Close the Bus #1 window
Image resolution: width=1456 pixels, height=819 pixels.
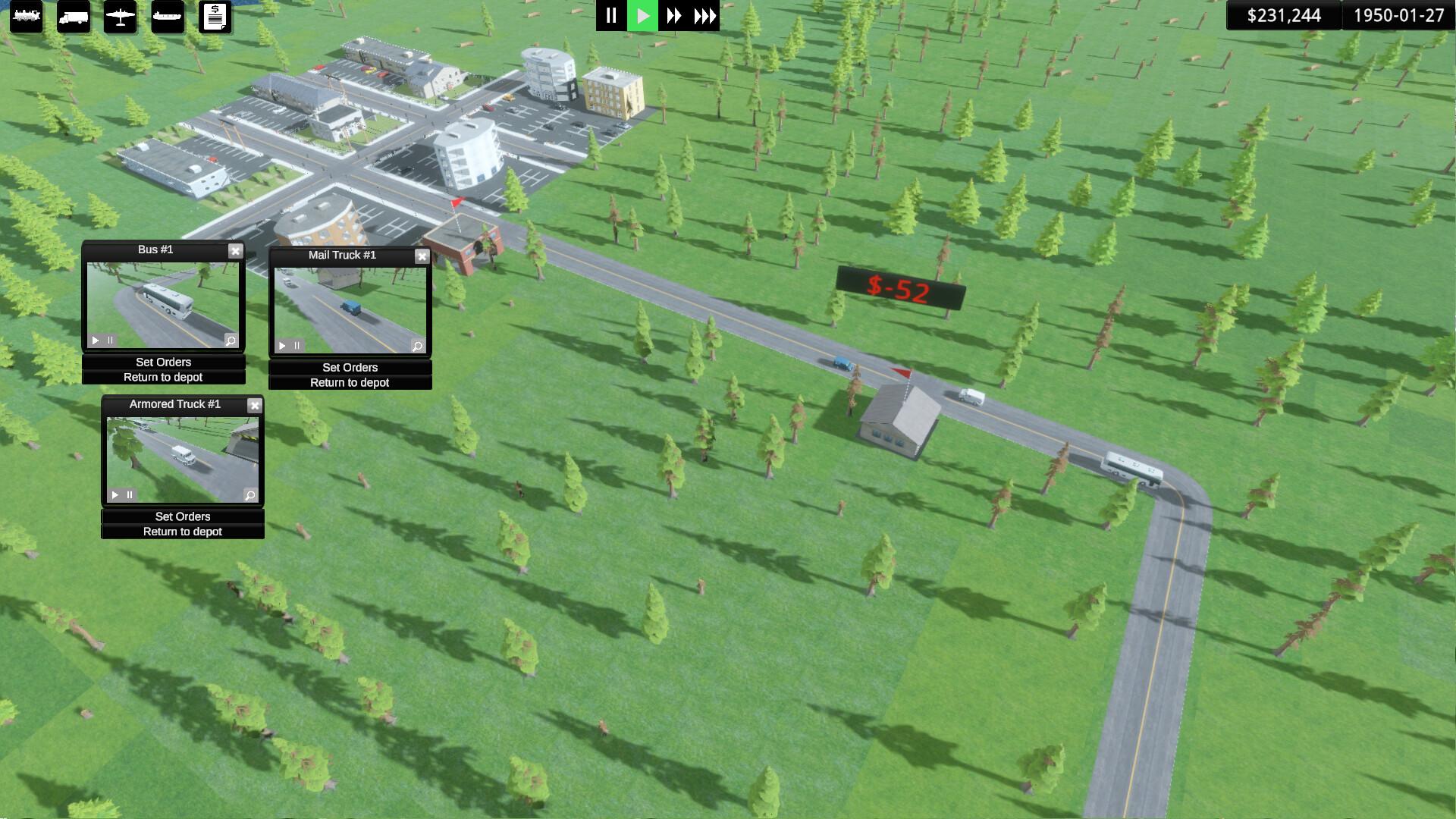(x=235, y=251)
